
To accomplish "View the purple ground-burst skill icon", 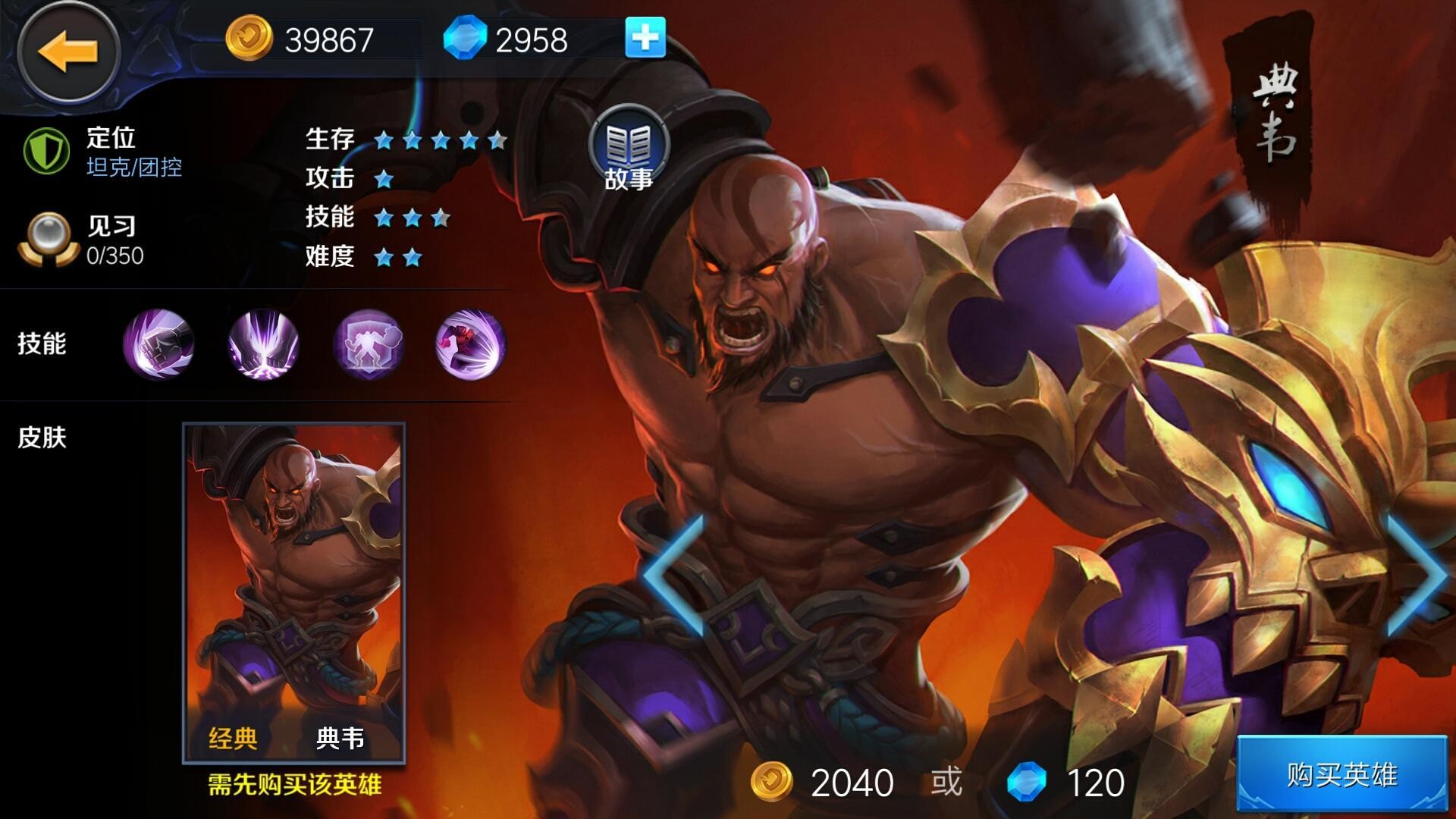I will click(x=263, y=344).
